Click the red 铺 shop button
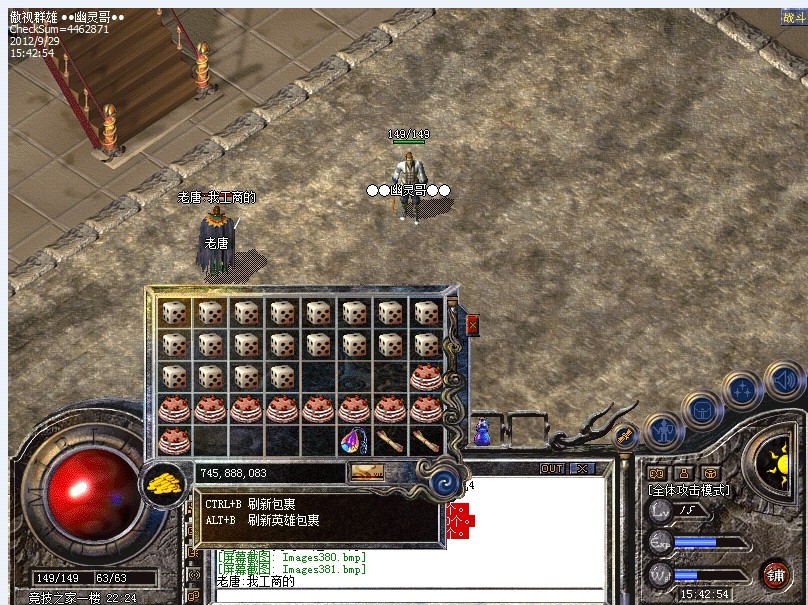808x605 pixels. click(x=775, y=574)
